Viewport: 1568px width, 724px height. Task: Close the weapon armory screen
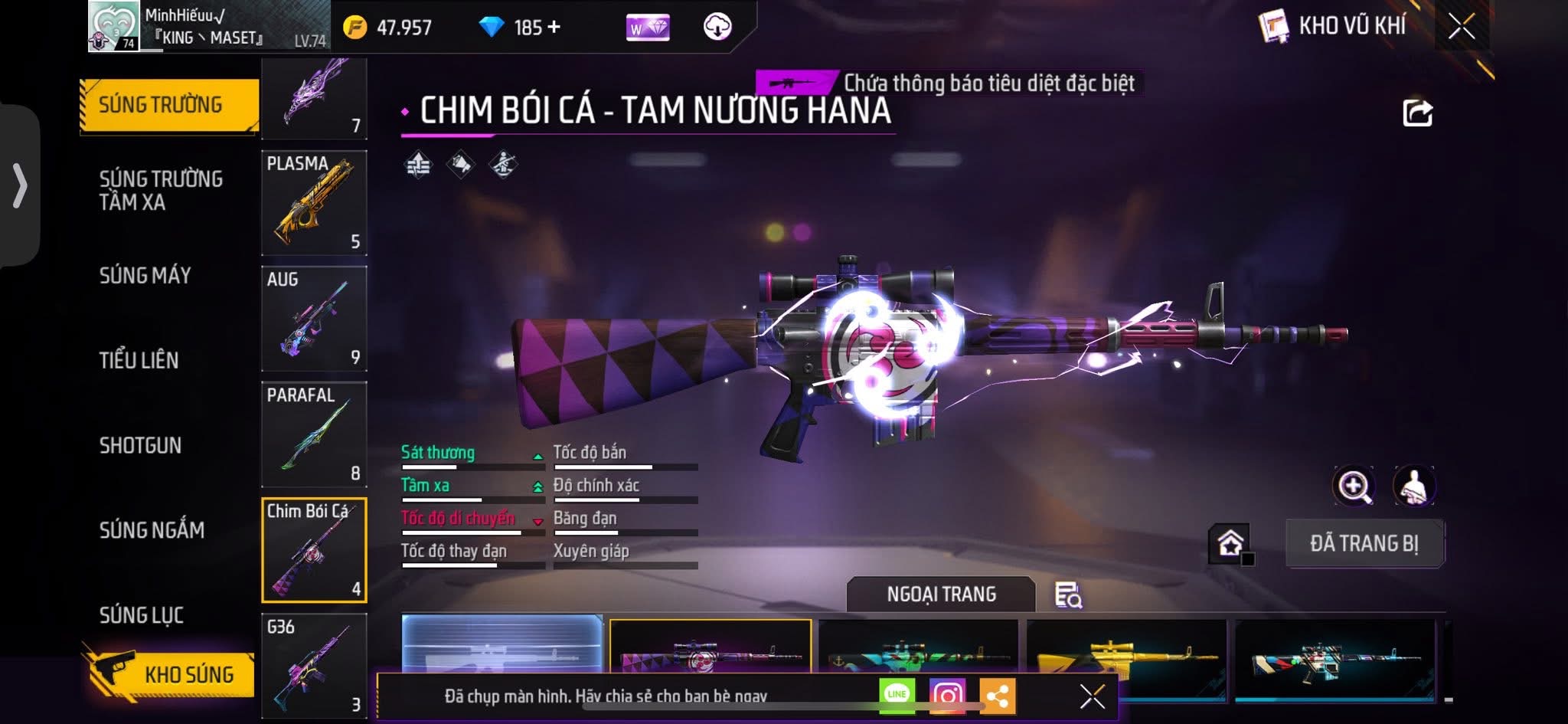tap(1461, 27)
